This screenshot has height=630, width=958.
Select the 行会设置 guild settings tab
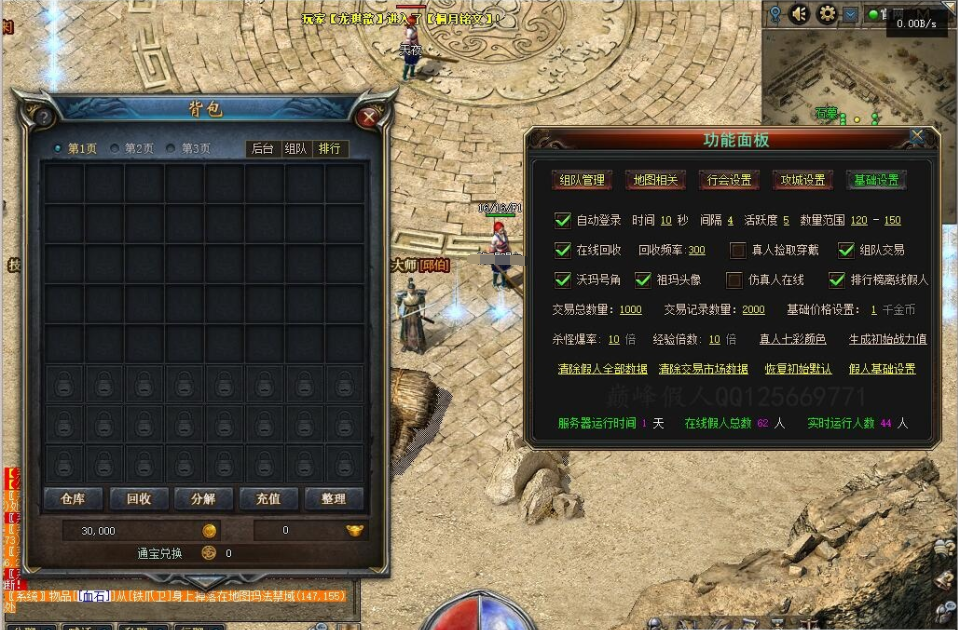pyautogui.click(x=728, y=181)
